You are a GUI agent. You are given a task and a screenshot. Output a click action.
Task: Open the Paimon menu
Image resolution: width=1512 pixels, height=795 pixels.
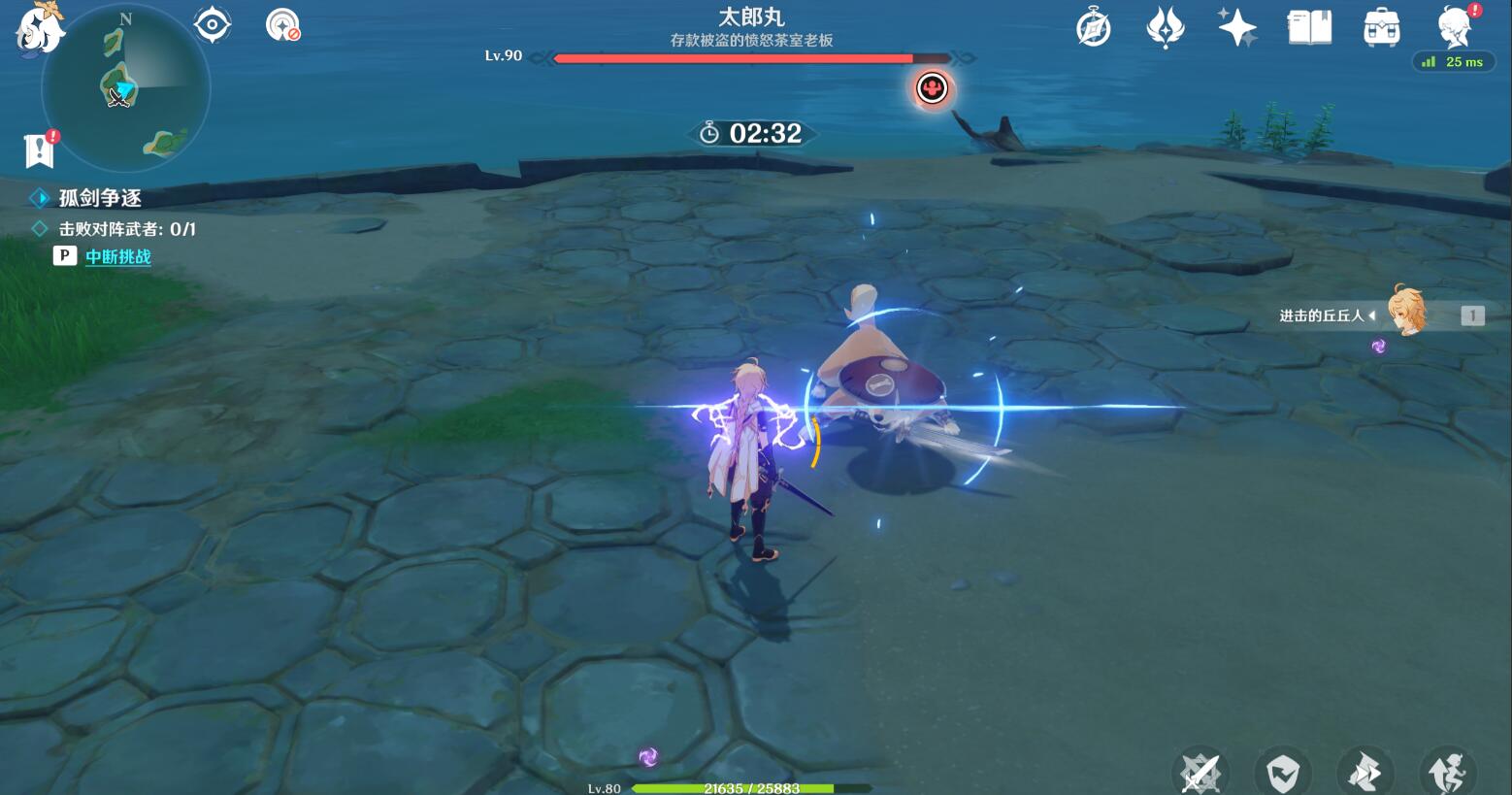pos(39,27)
